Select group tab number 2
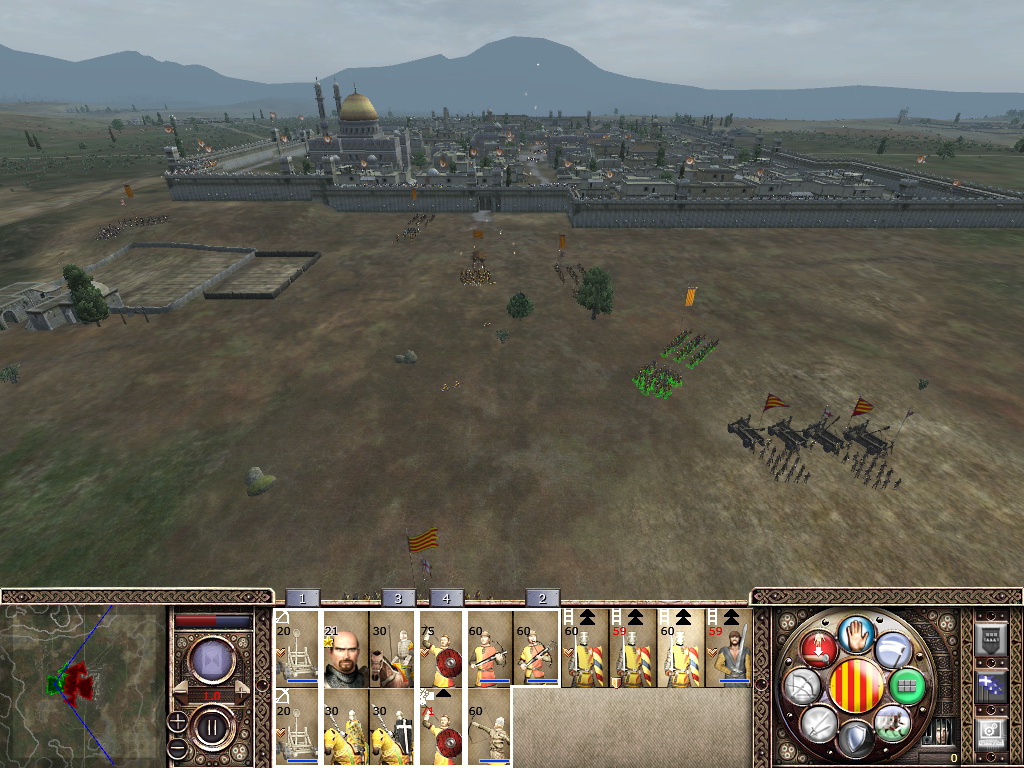The width and height of the screenshot is (1024, 768). coord(543,598)
